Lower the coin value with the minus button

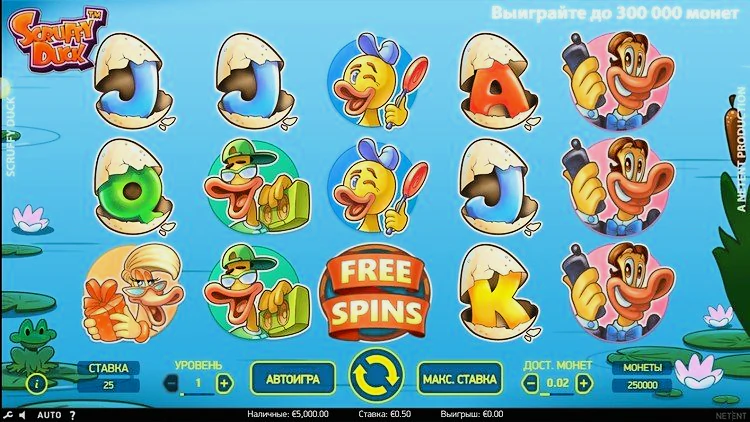(x=531, y=383)
